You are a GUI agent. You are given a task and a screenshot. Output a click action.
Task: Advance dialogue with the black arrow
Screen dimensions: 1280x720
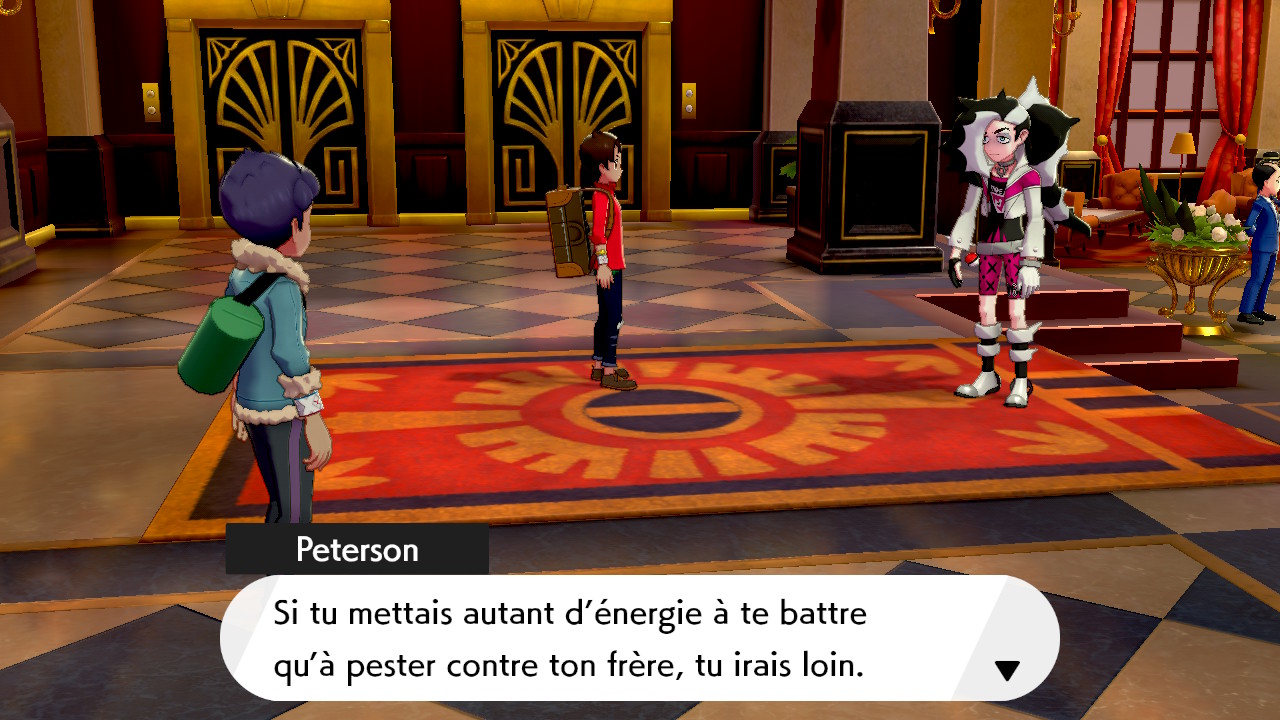pyautogui.click(x=1007, y=670)
